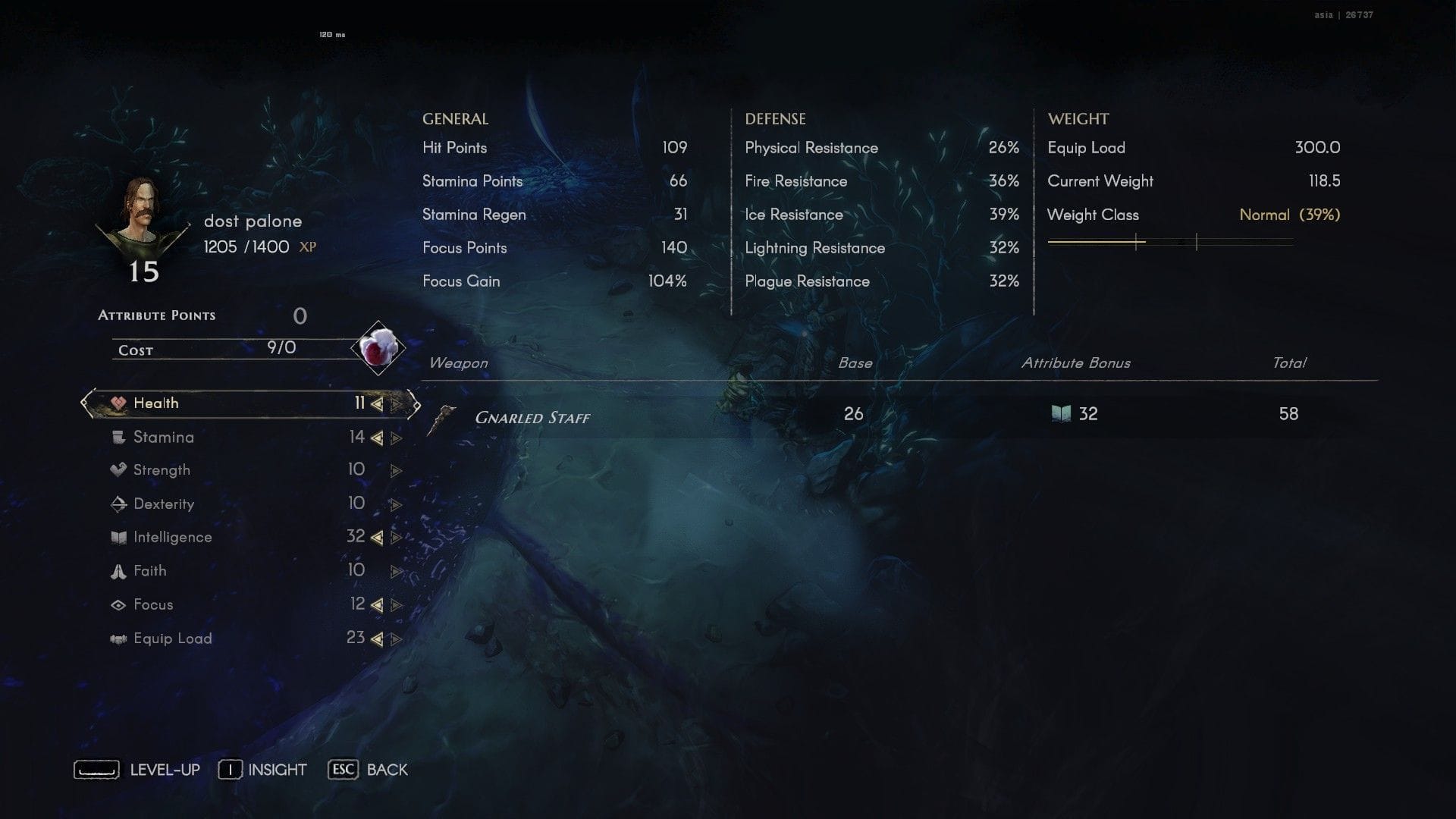Raise the Dexterity attribute value
Image resolution: width=1456 pixels, height=819 pixels.
click(396, 504)
